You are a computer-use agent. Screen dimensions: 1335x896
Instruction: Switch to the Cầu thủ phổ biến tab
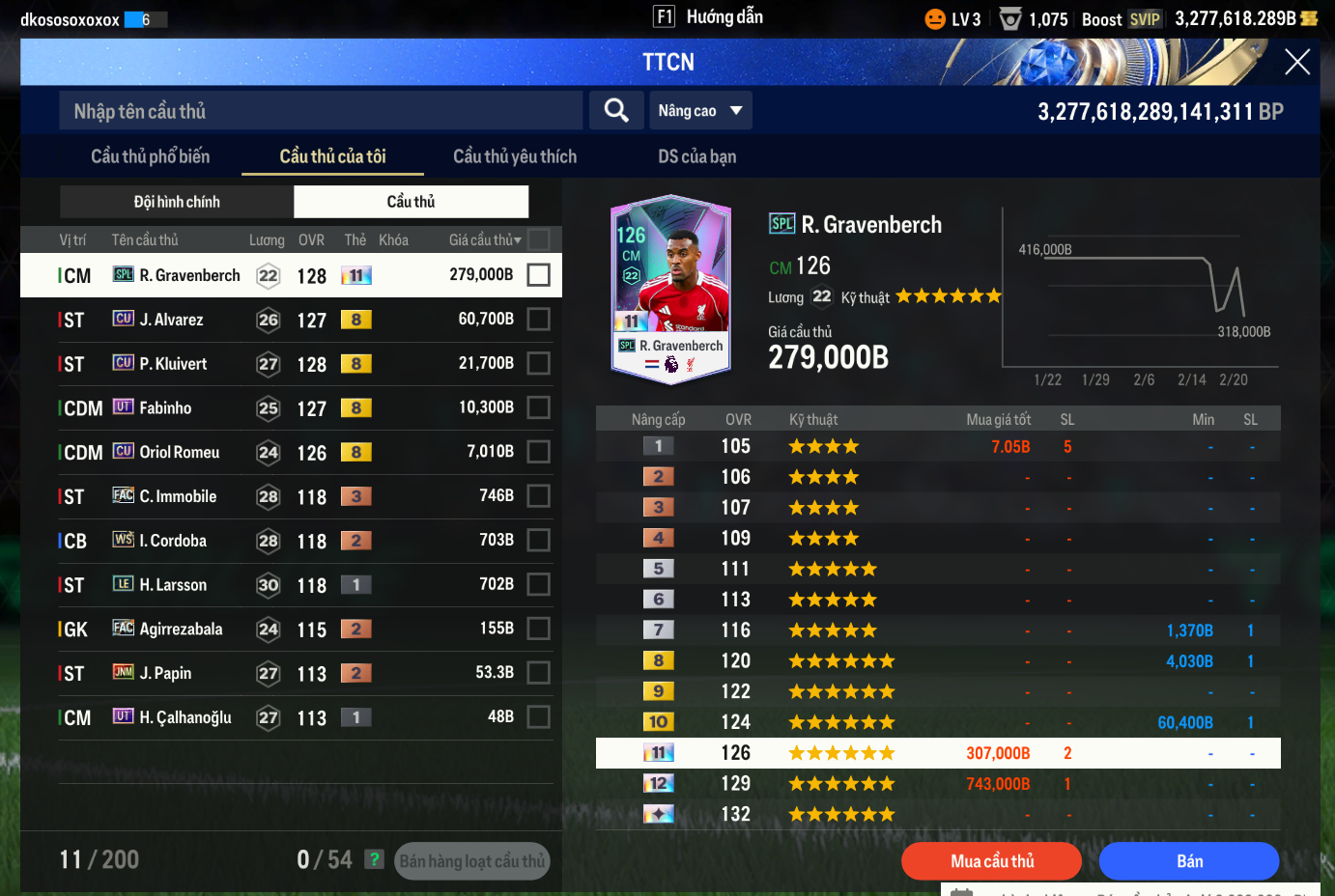150,156
